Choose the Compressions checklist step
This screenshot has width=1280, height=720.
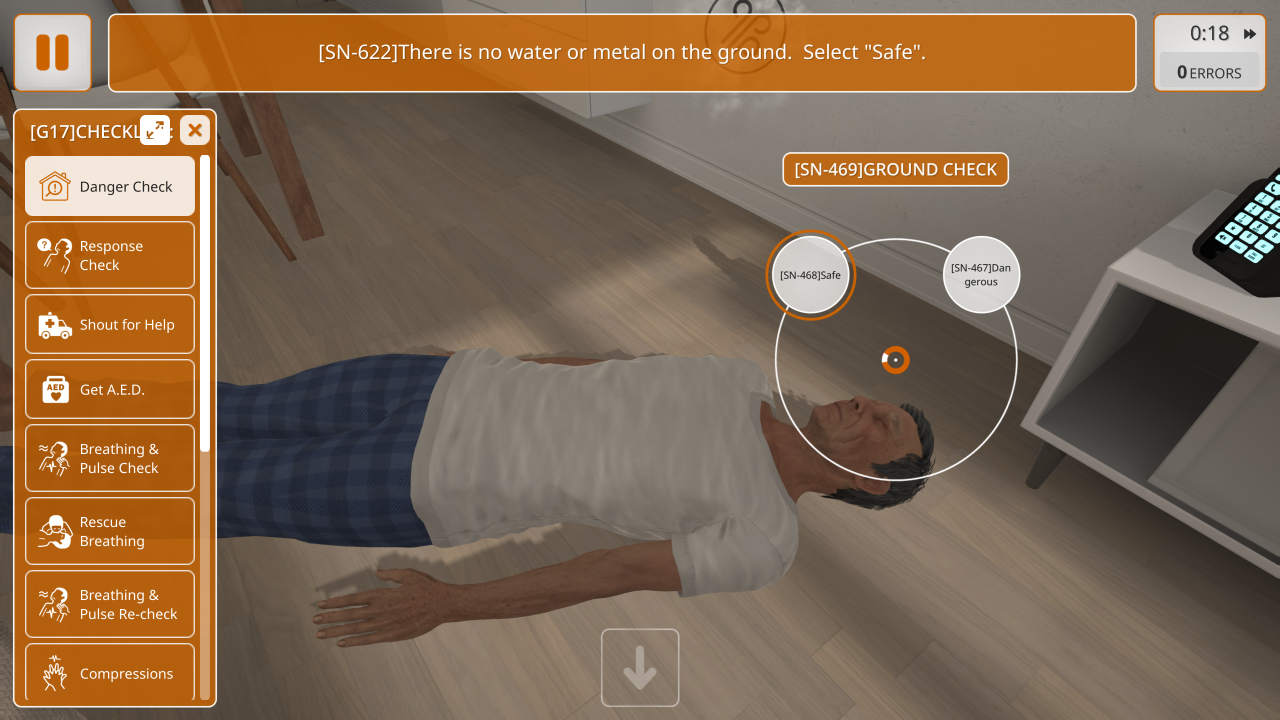click(x=110, y=673)
